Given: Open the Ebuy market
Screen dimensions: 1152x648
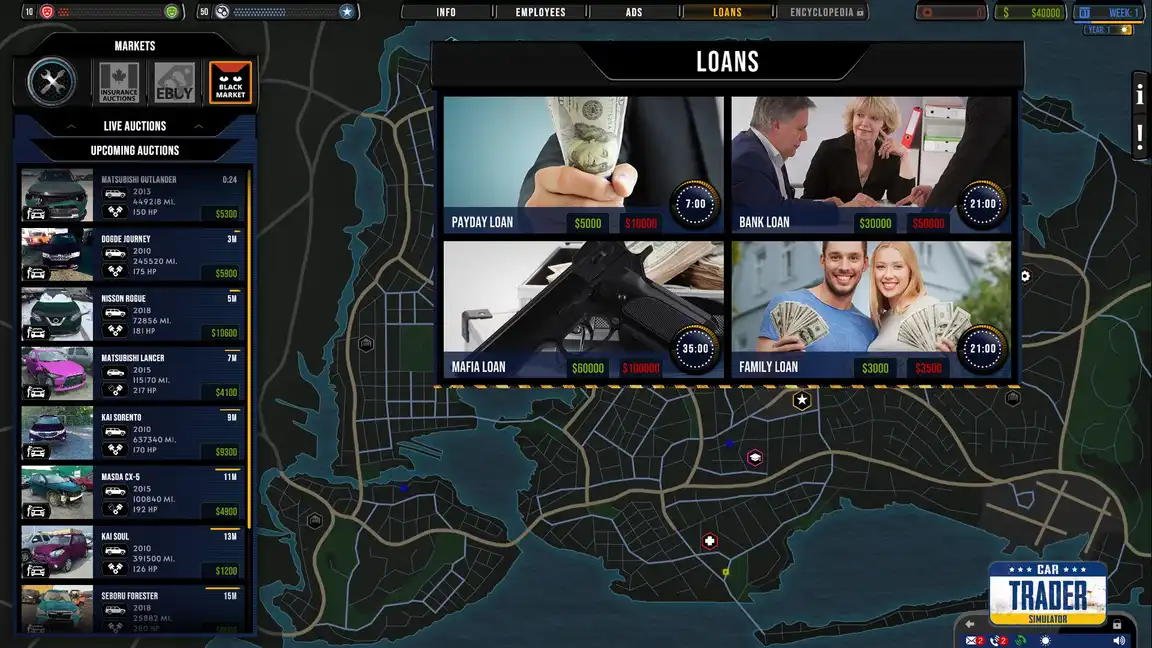Looking at the screenshot, I should coord(174,82).
